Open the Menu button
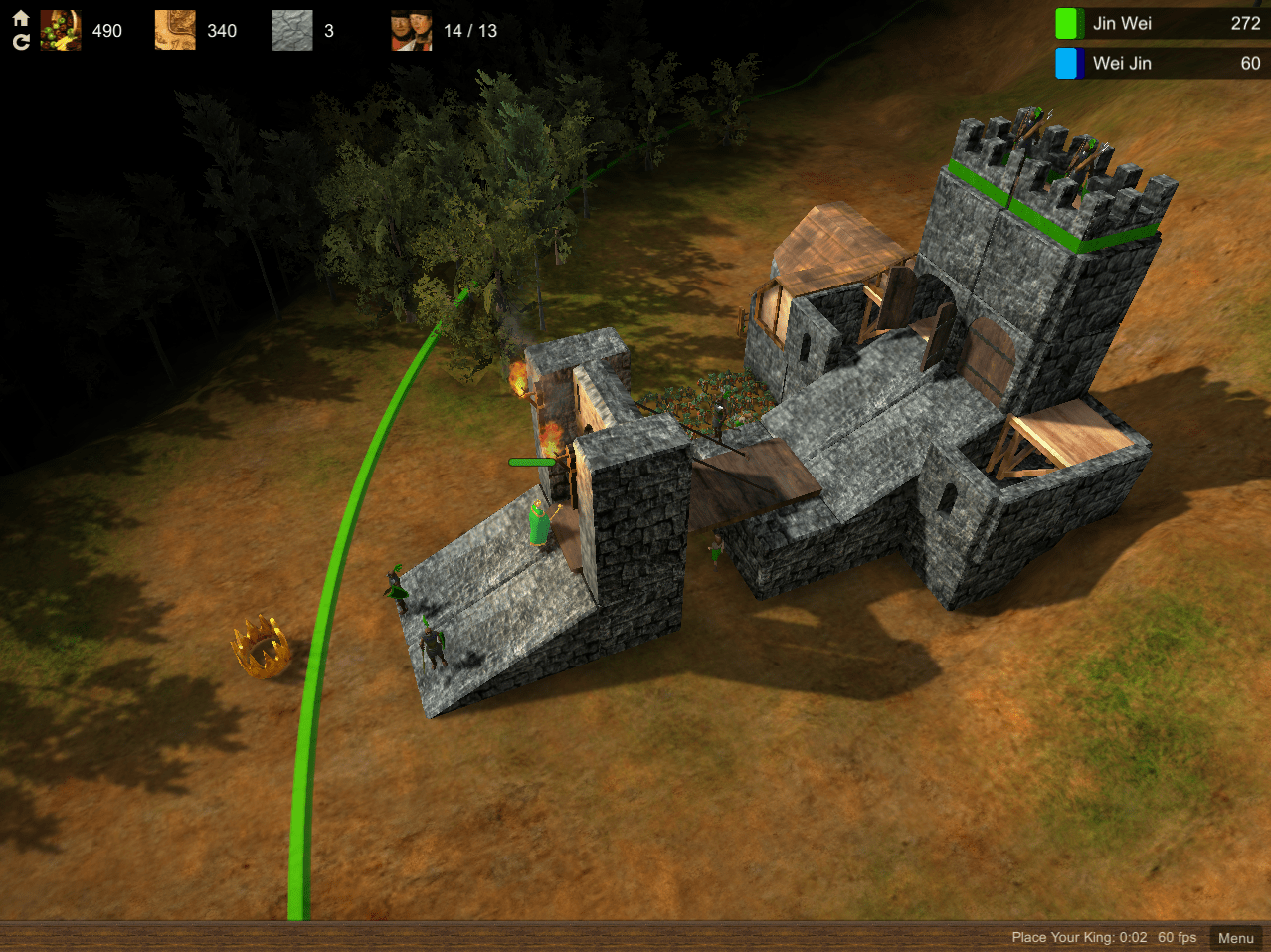The width and height of the screenshot is (1271, 952). pyautogui.click(x=1235, y=937)
